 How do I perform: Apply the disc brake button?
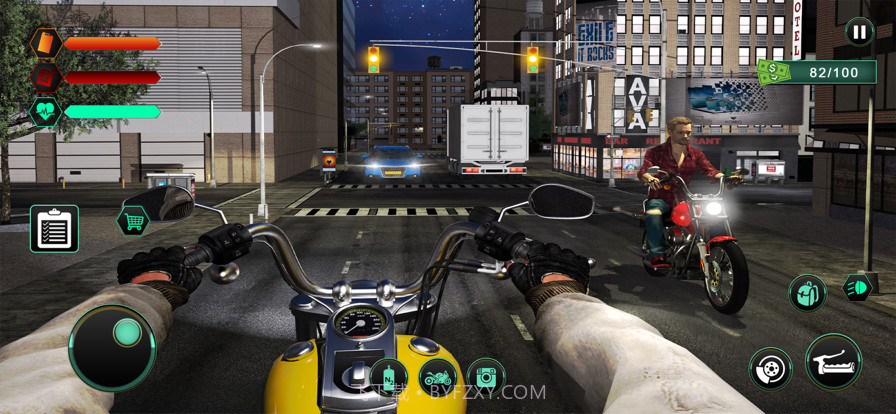click(770, 367)
